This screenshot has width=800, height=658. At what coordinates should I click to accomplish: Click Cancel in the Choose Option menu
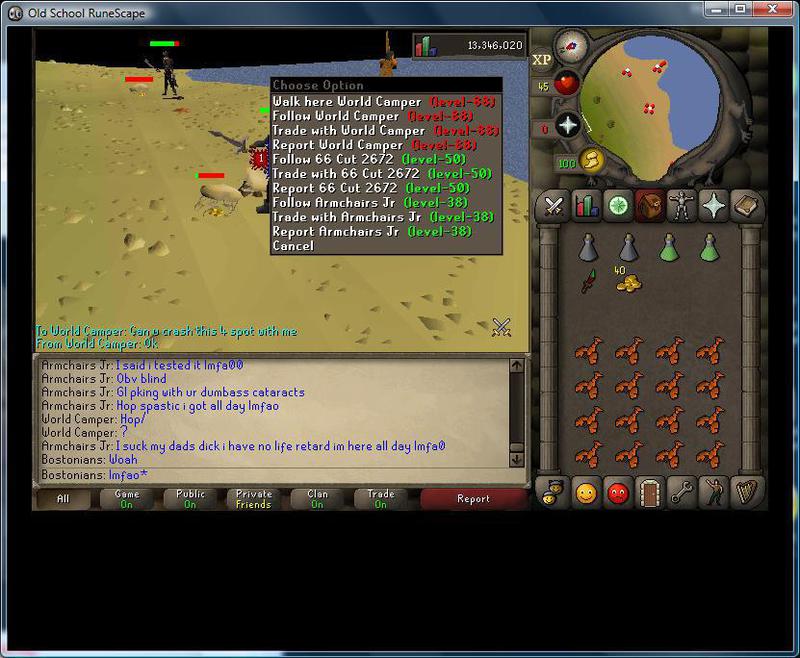[293, 246]
